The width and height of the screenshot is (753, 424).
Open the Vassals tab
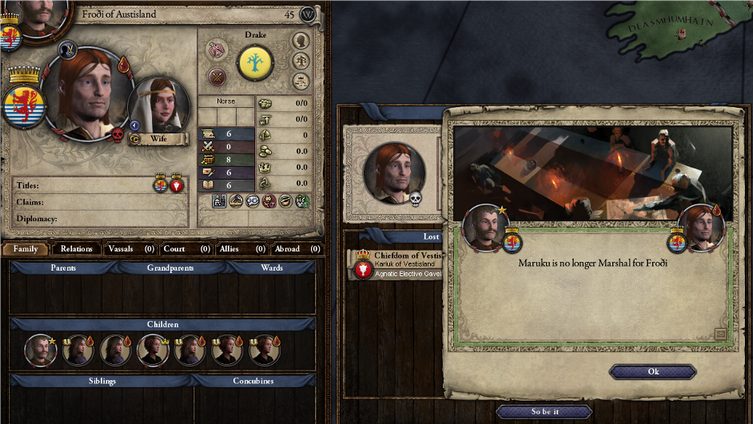(x=128, y=249)
